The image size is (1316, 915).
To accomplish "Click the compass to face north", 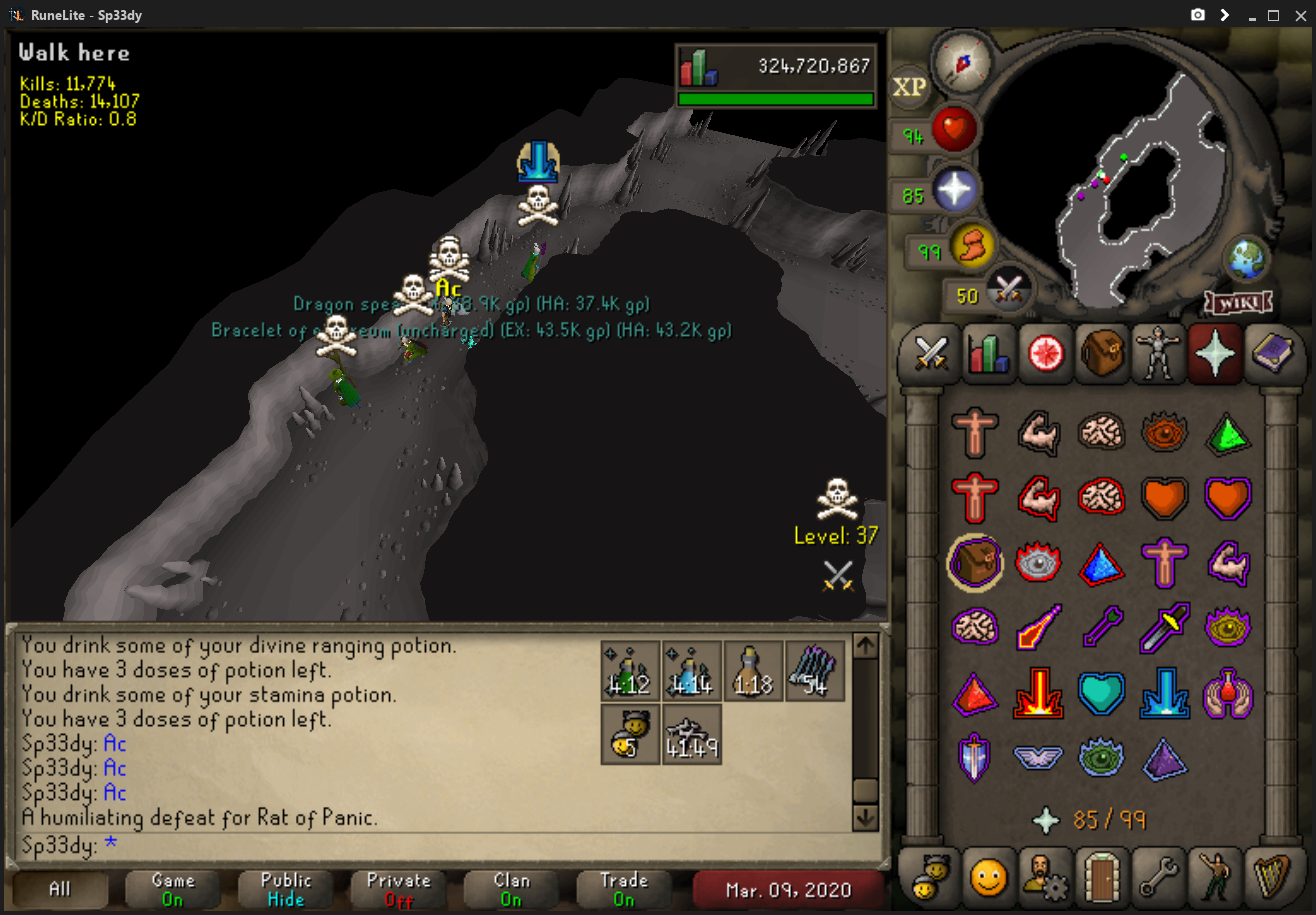I will click(x=962, y=62).
